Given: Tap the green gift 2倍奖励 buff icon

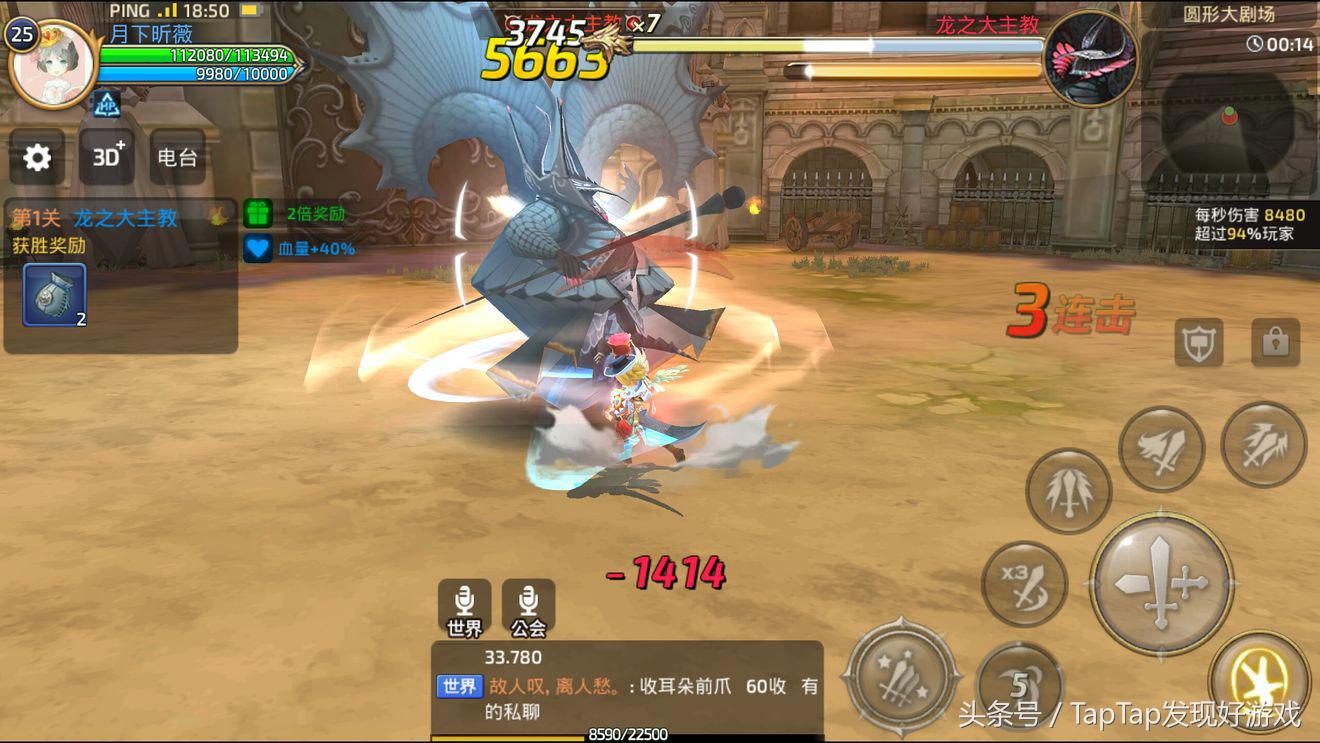Looking at the screenshot, I should tap(258, 213).
